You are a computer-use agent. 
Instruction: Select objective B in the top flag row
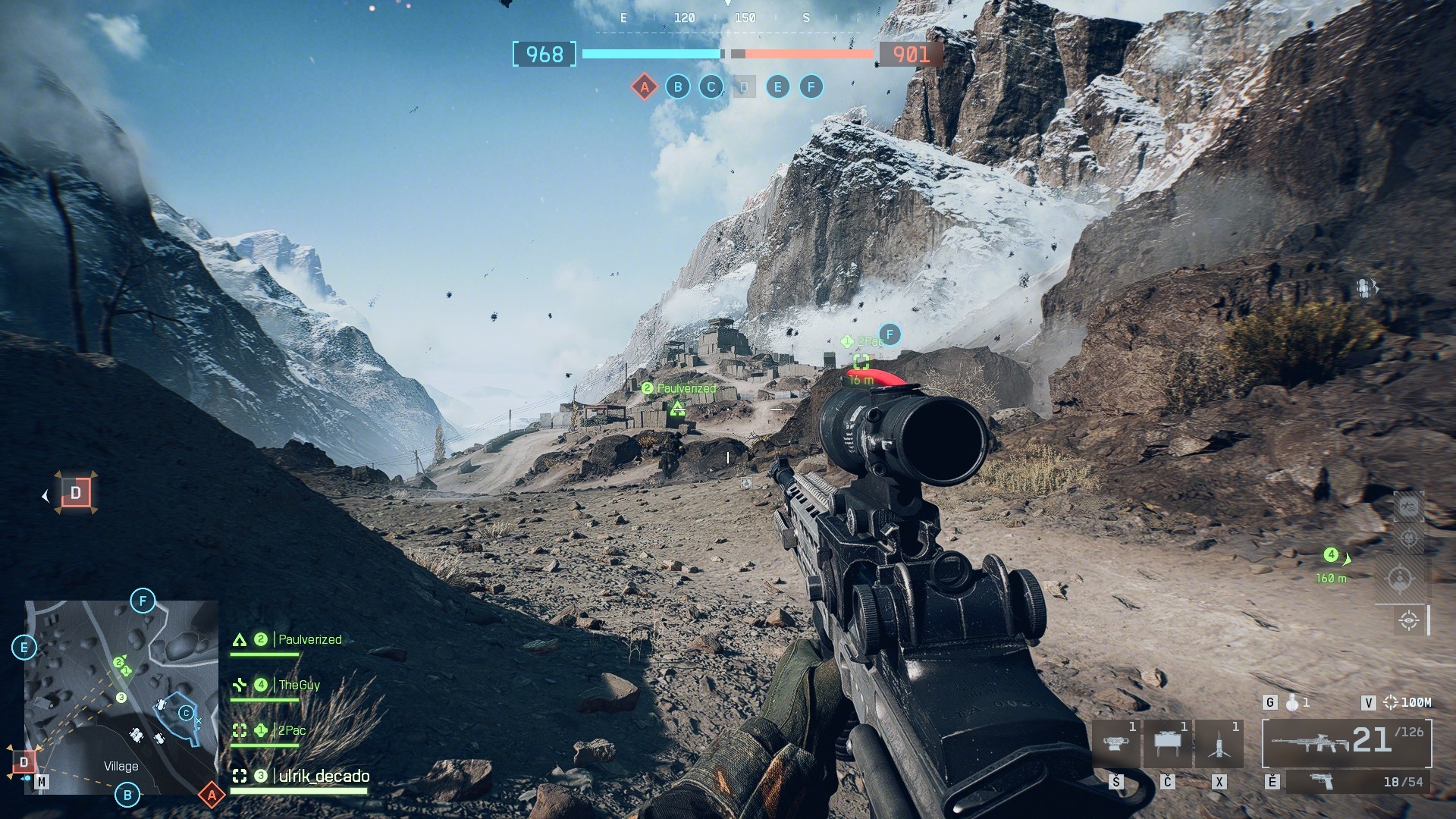click(678, 87)
